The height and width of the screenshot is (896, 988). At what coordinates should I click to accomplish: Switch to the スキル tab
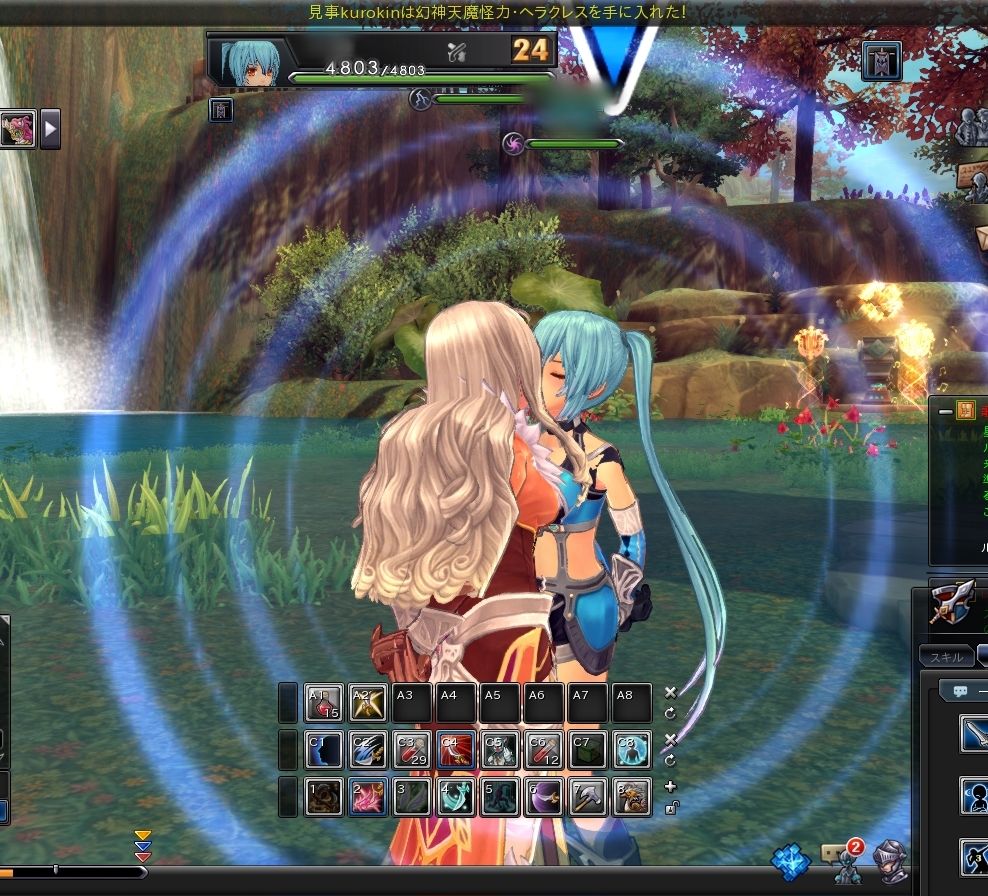[x=945, y=657]
